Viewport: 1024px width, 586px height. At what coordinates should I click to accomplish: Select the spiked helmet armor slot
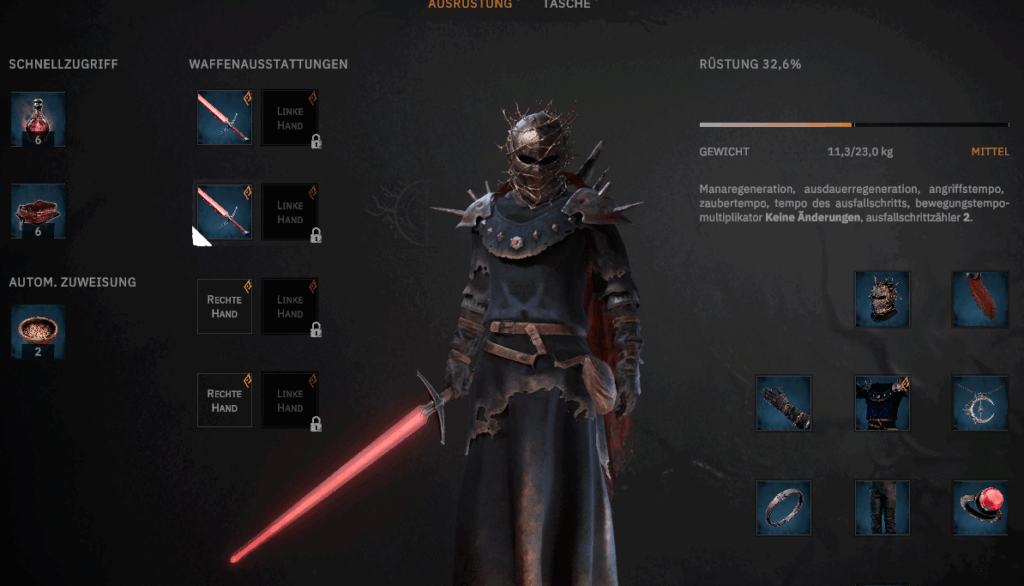pos(882,298)
